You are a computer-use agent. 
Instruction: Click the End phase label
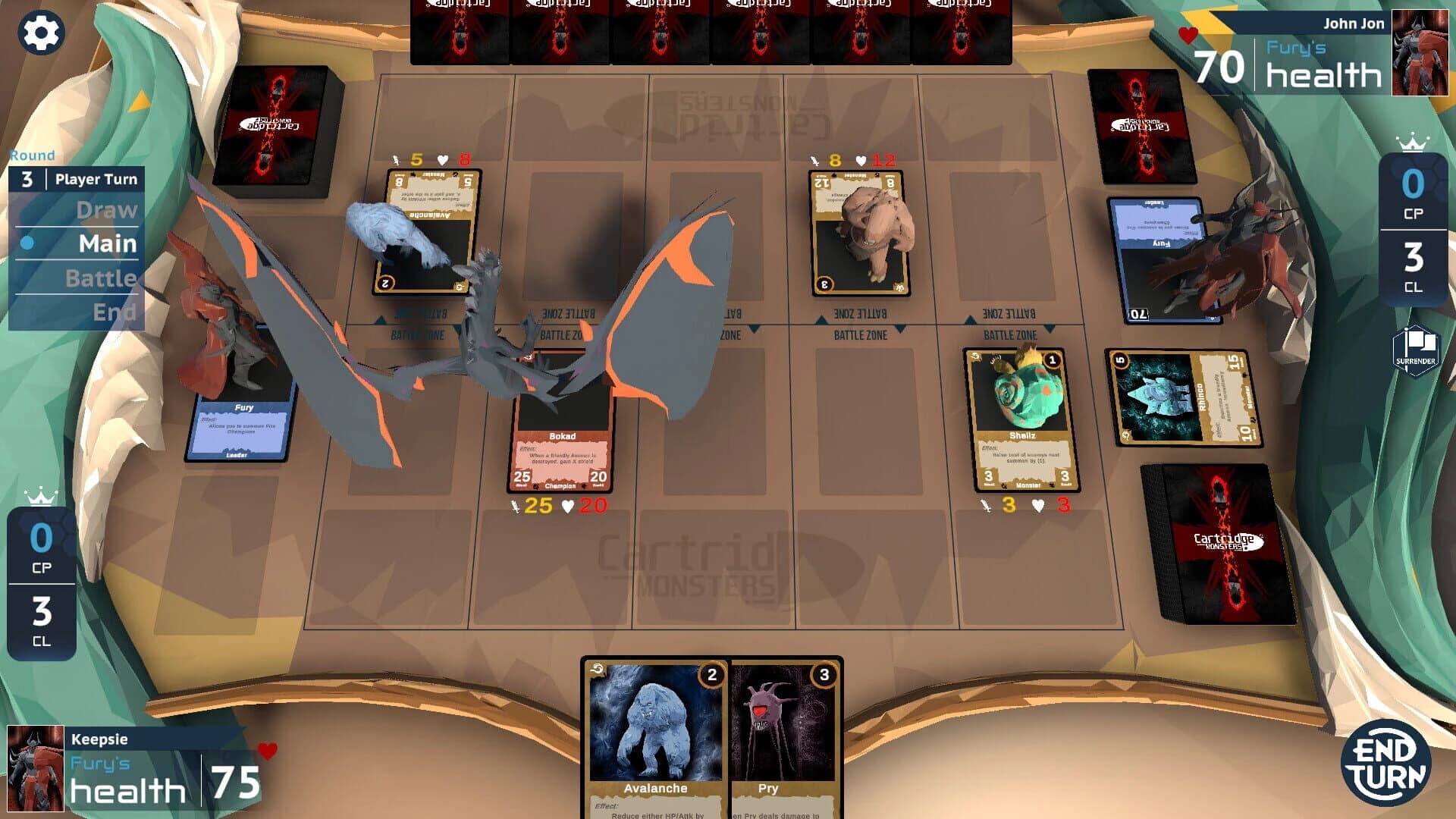click(x=116, y=312)
